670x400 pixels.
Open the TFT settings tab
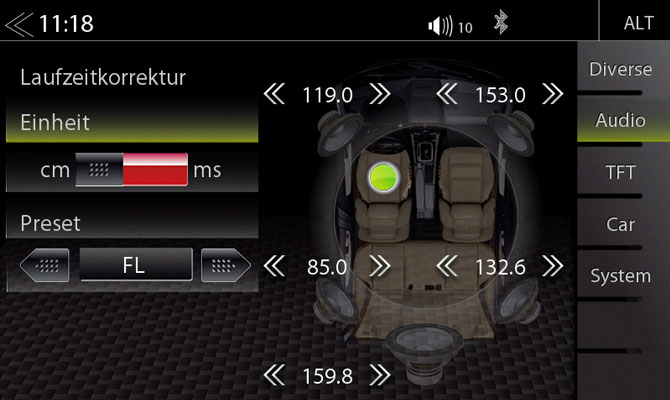click(620, 173)
